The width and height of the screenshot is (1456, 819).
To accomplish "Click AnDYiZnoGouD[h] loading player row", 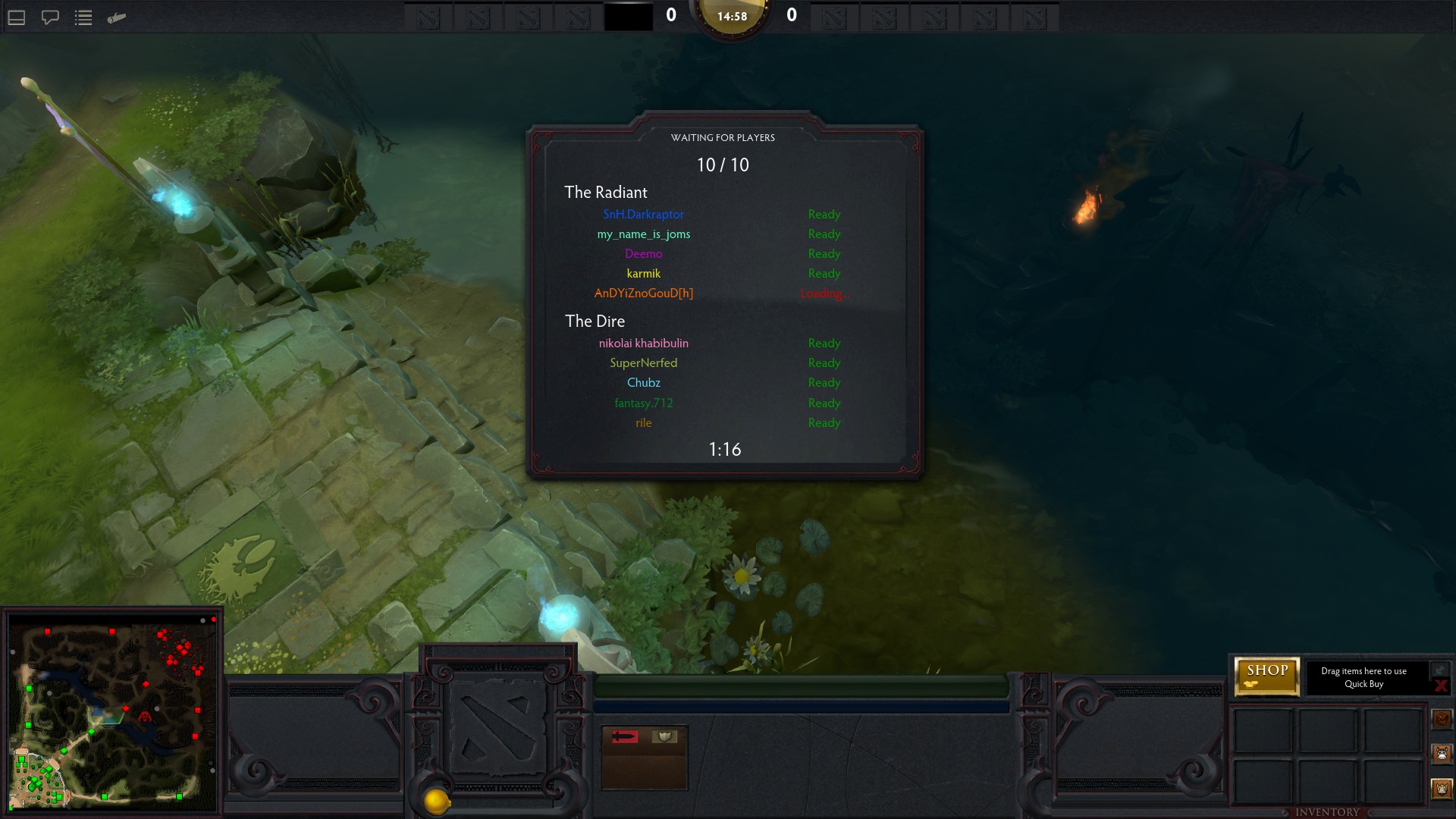I will pos(643,293).
